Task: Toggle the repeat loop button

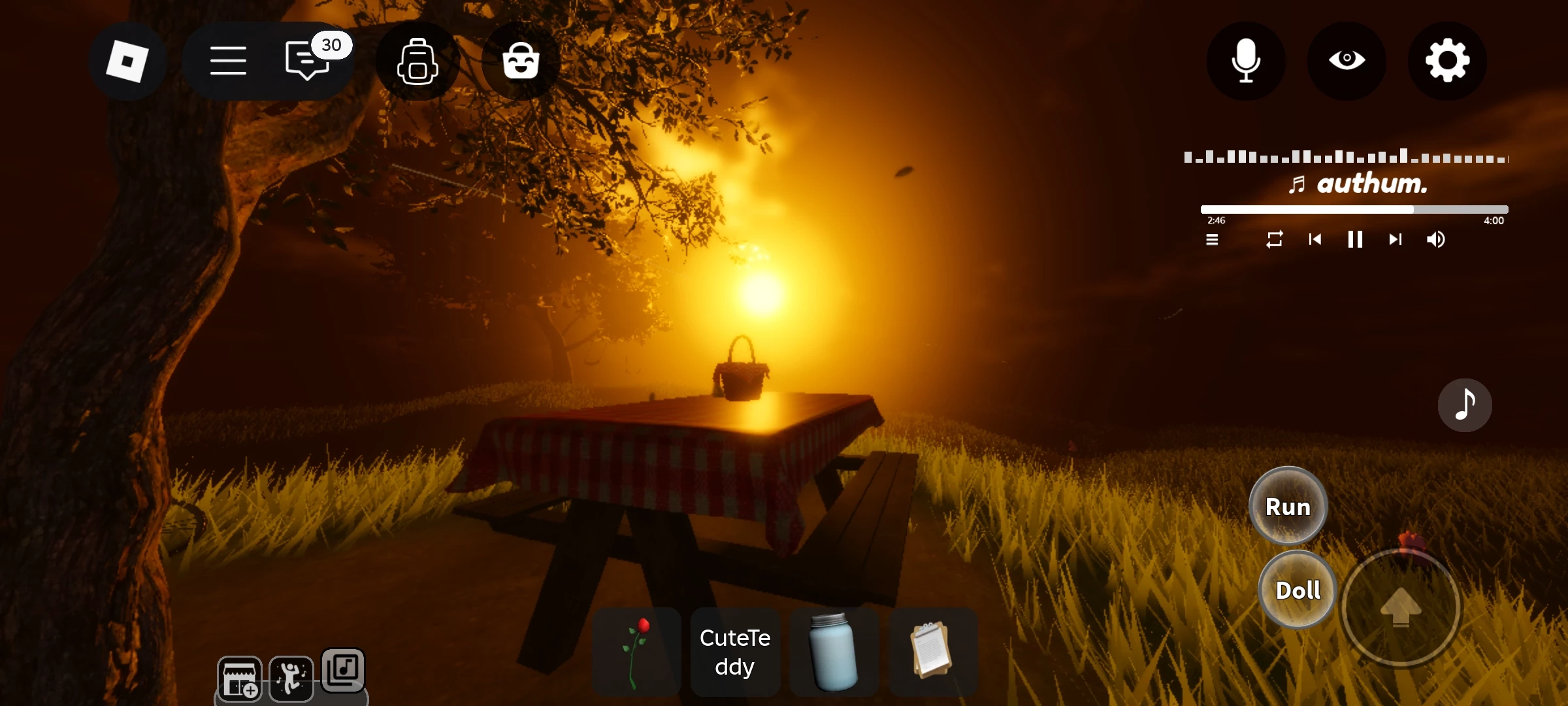Action: (x=1275, y=240)
